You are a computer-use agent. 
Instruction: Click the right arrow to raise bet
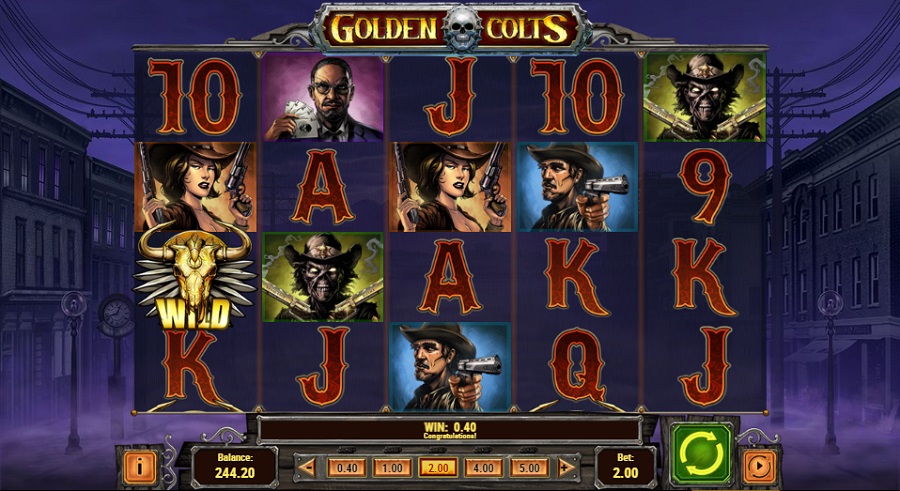(567, 467)
